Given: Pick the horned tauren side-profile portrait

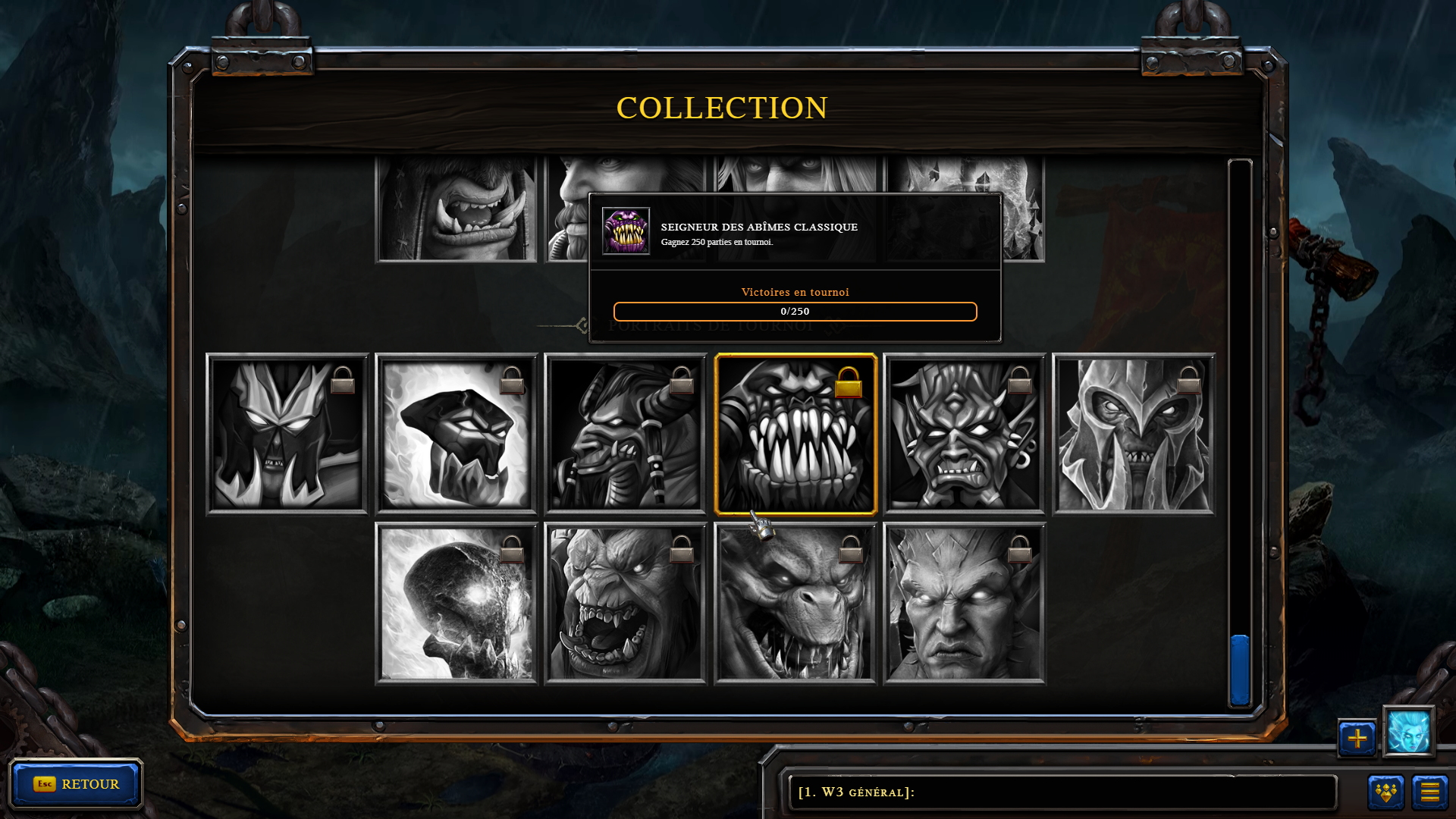Looking at the screenshot, I should (x=626, y=435).
